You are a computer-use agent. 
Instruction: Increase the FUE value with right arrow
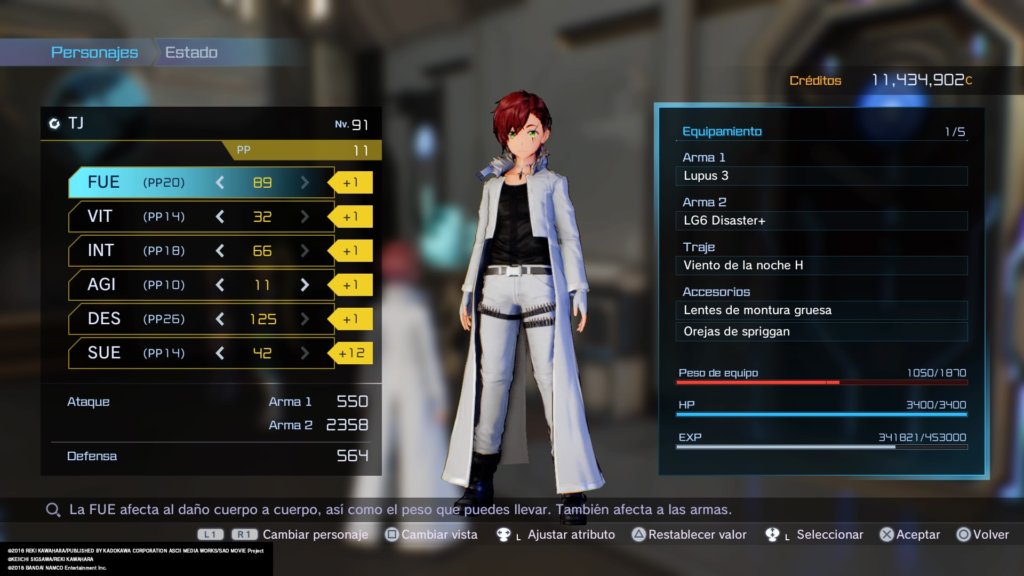coord(305,182)
